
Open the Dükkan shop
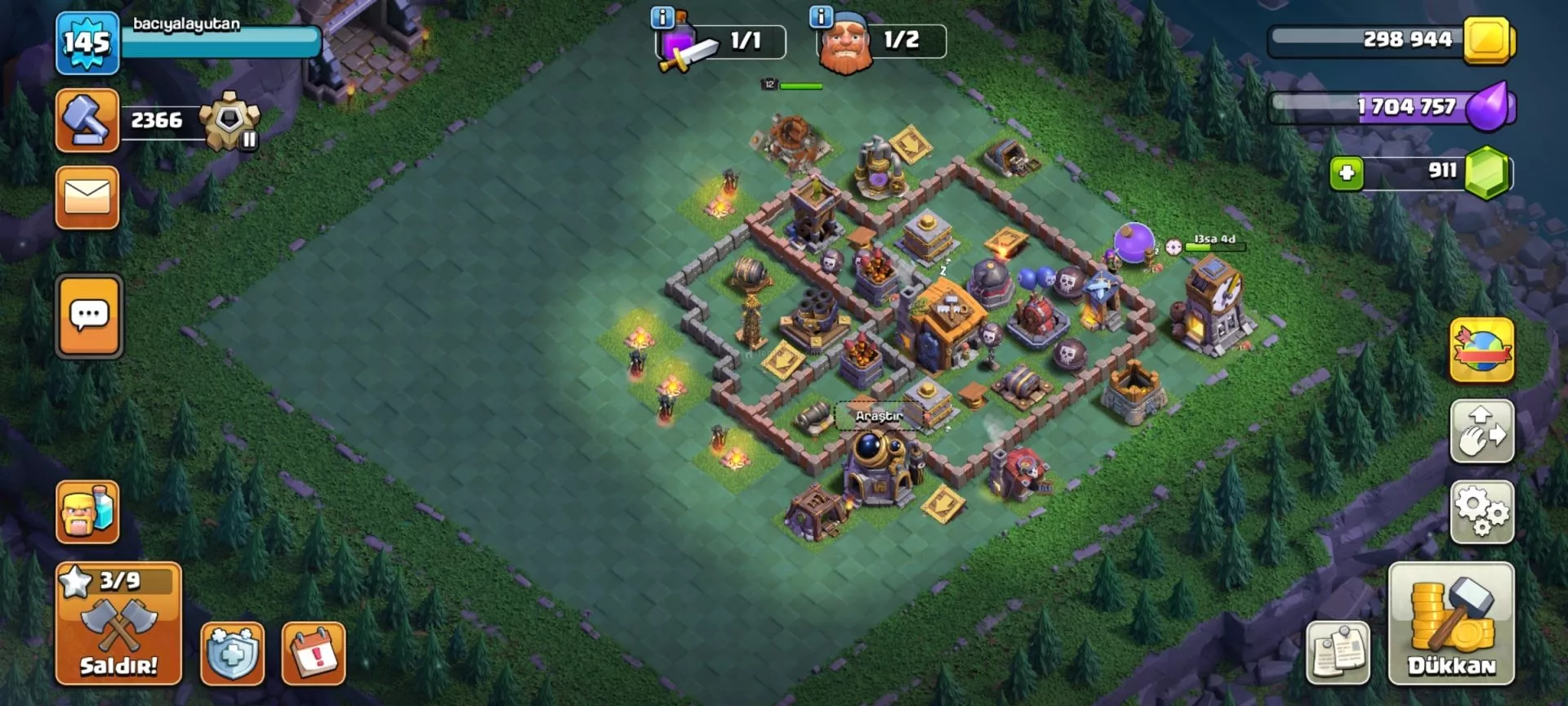[x=1451, y=623]
